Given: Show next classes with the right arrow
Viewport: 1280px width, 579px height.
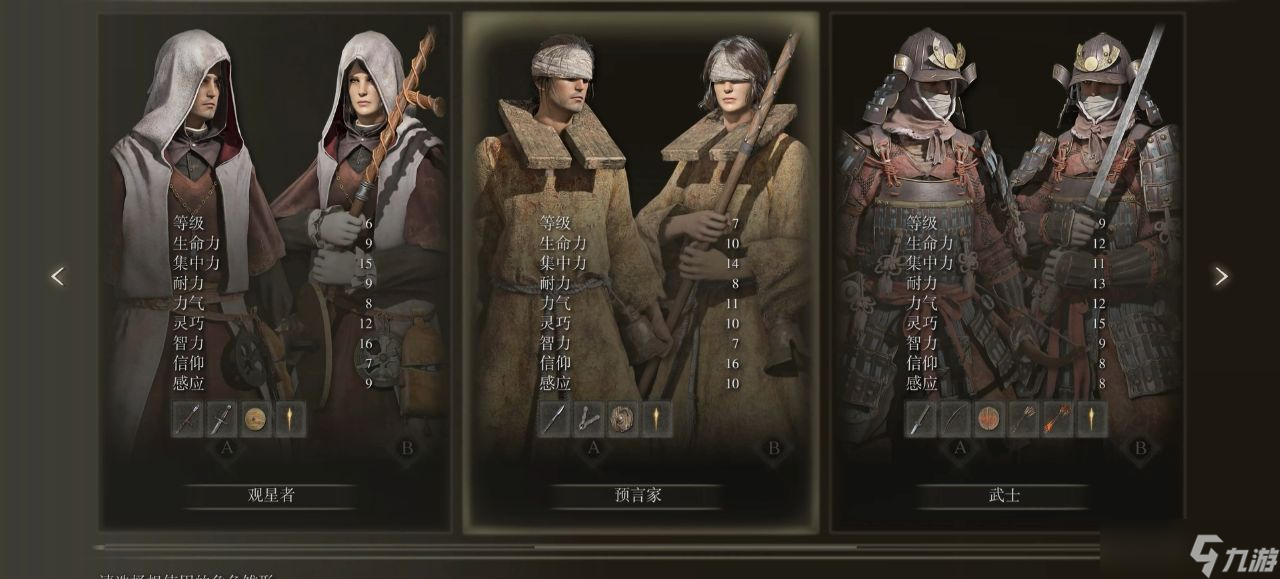Looking at the screenshot, I should [x=1220, y=277].
